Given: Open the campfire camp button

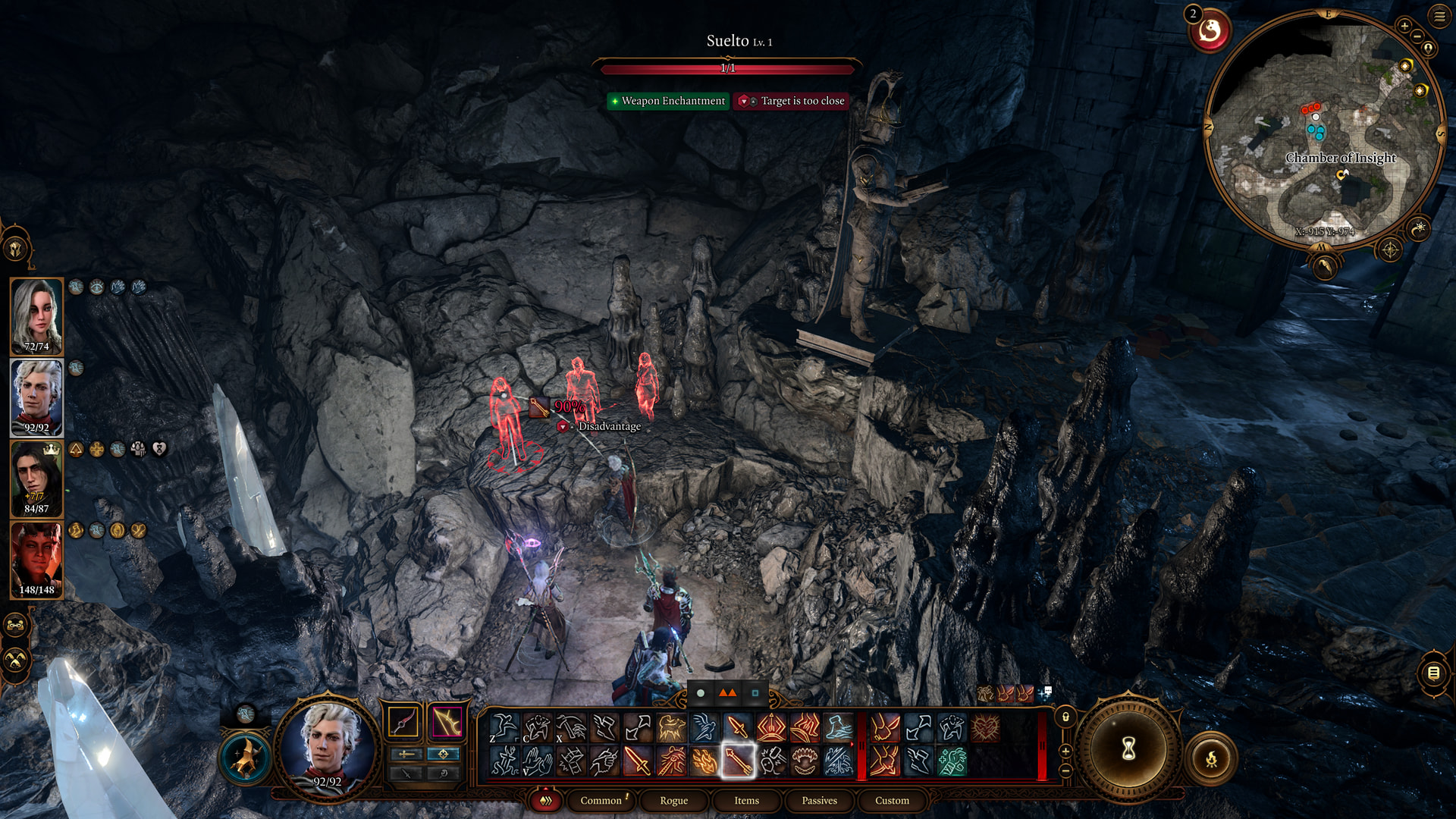Looking at the screenshot, I should 1211,758.
